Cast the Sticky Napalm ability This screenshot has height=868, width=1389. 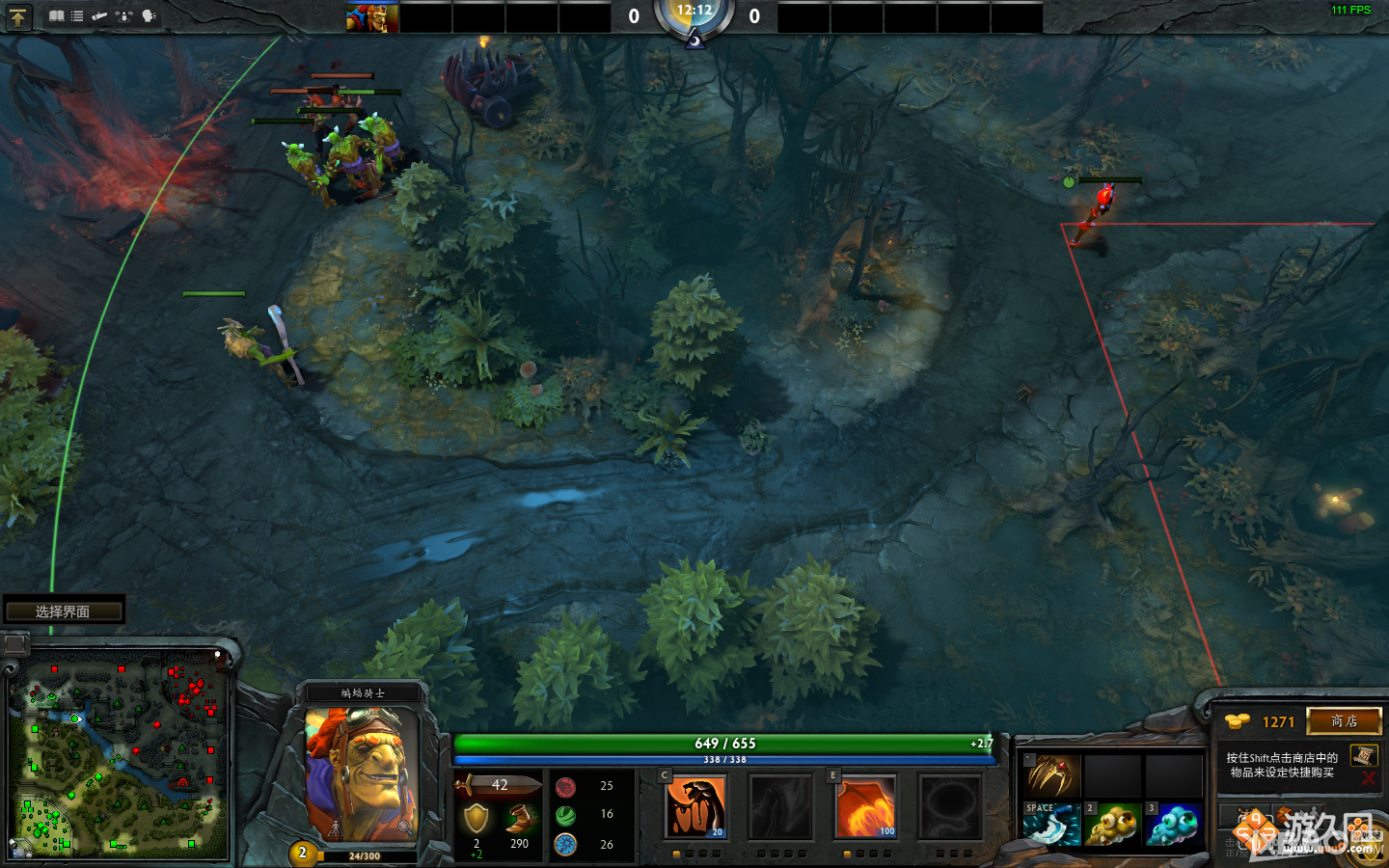click(x=696, y=807)
